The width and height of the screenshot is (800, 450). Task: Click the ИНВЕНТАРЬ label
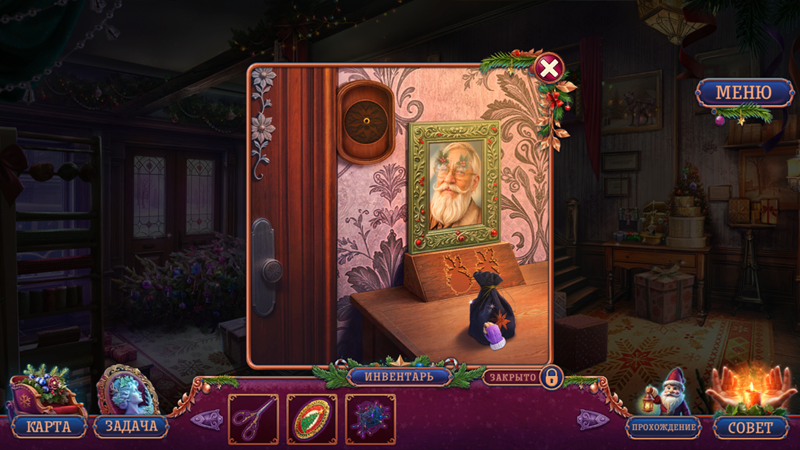(x=400, y=377)
